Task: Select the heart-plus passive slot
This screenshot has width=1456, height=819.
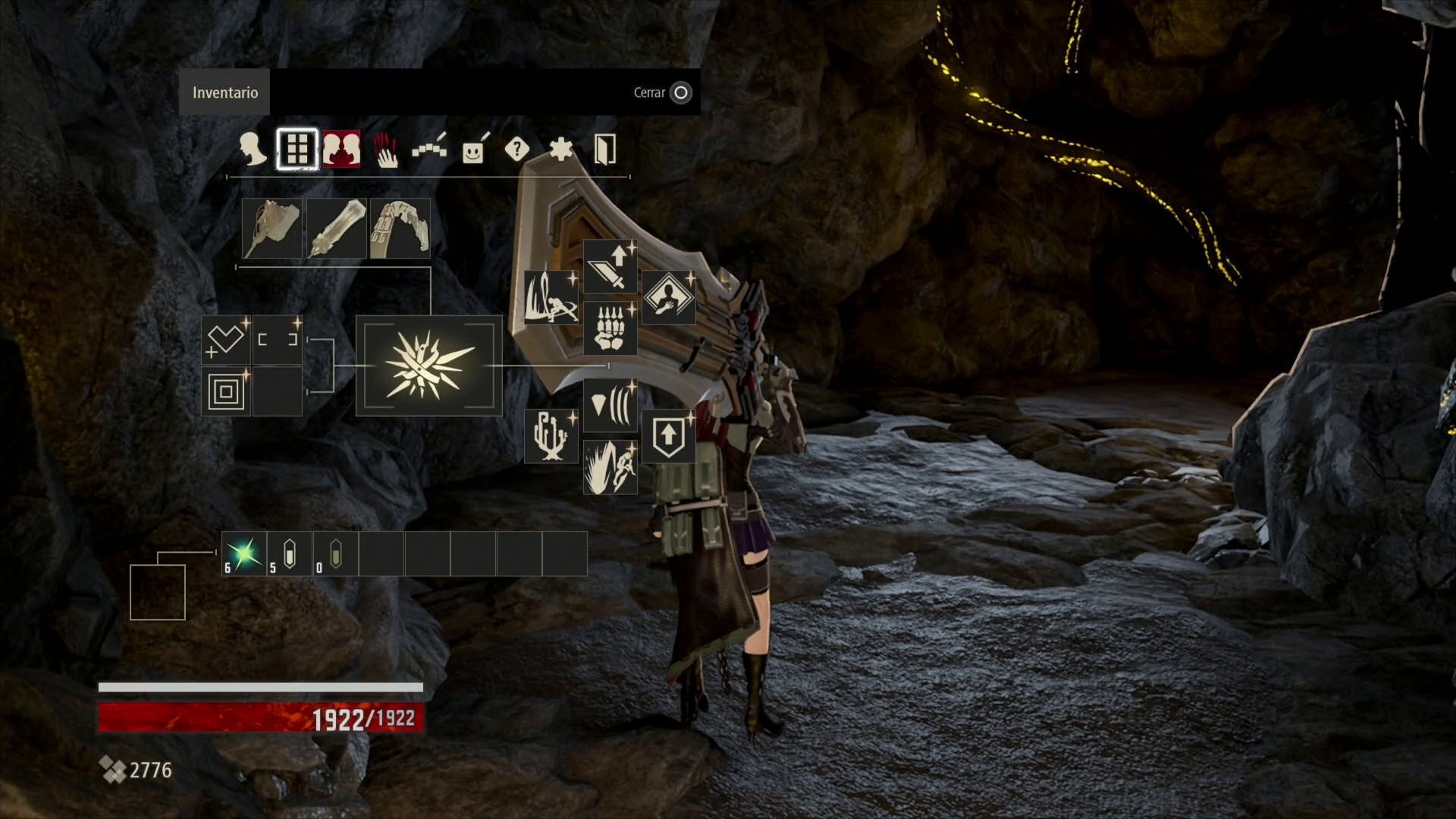Action: [225, 340]
